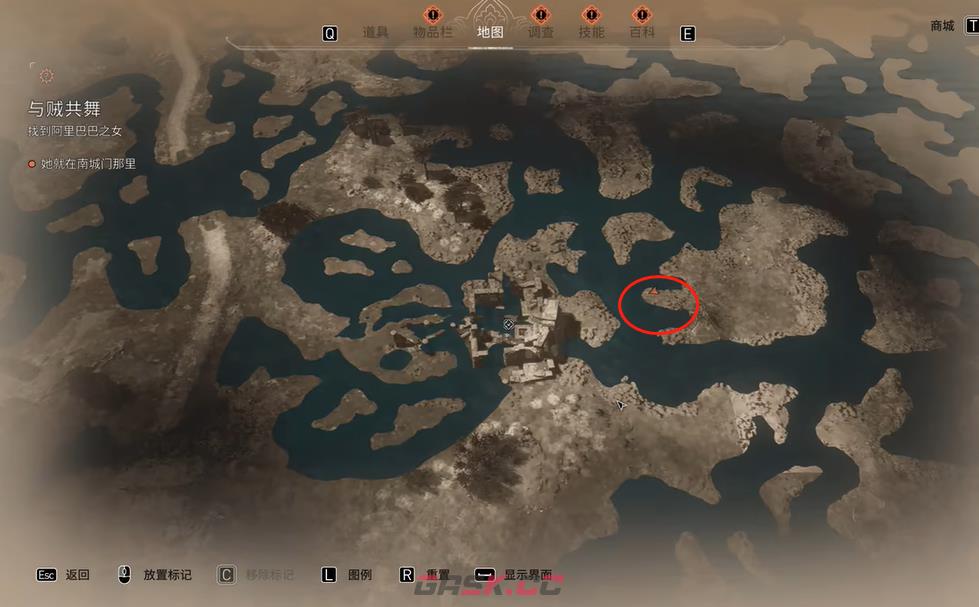Viewport: 979px width, 607px height.
Task: Reset the map view with 重置
Action: 437,575
